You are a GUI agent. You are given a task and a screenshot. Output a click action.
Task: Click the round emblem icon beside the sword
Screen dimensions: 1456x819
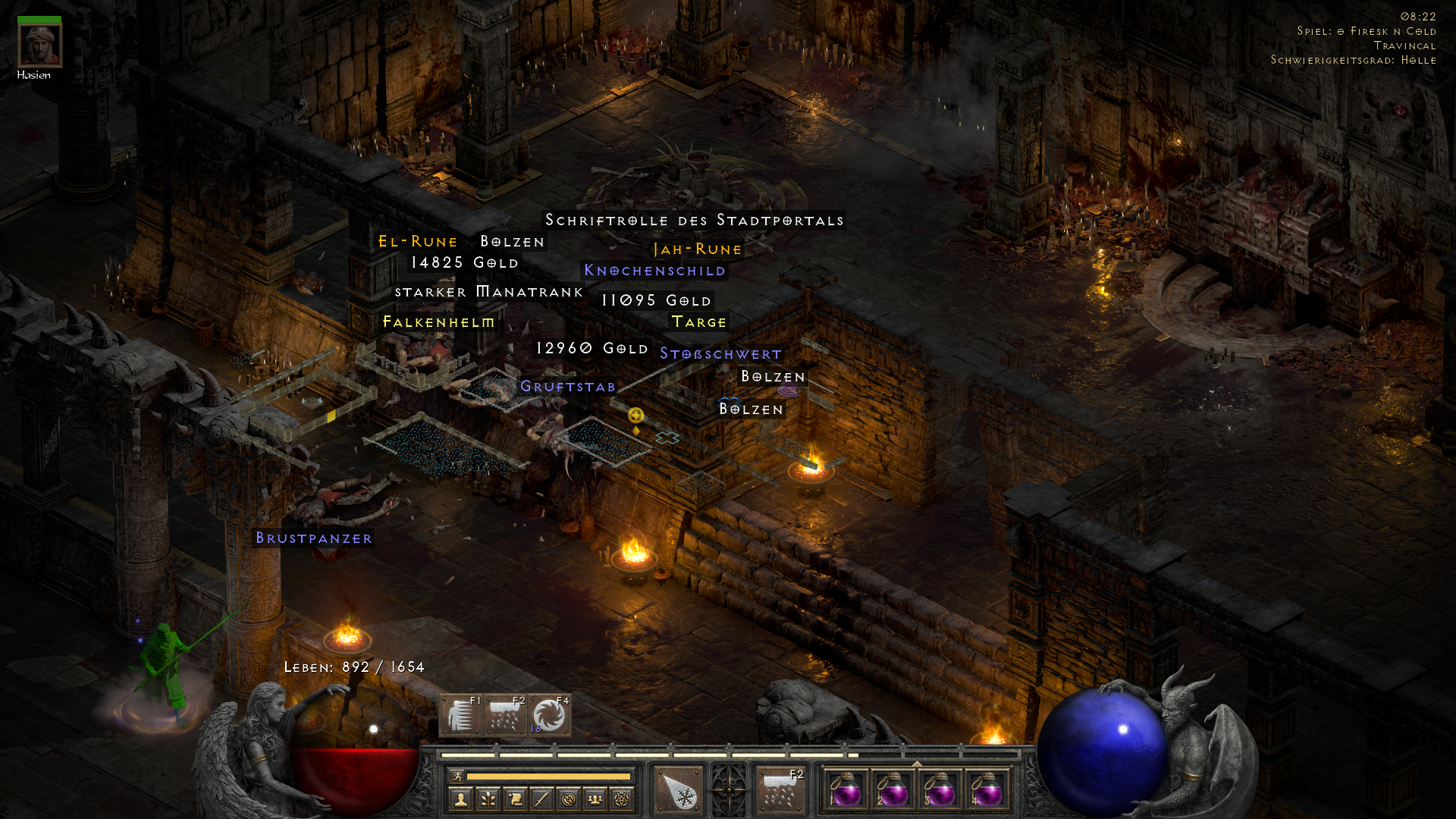click(570, 798)
